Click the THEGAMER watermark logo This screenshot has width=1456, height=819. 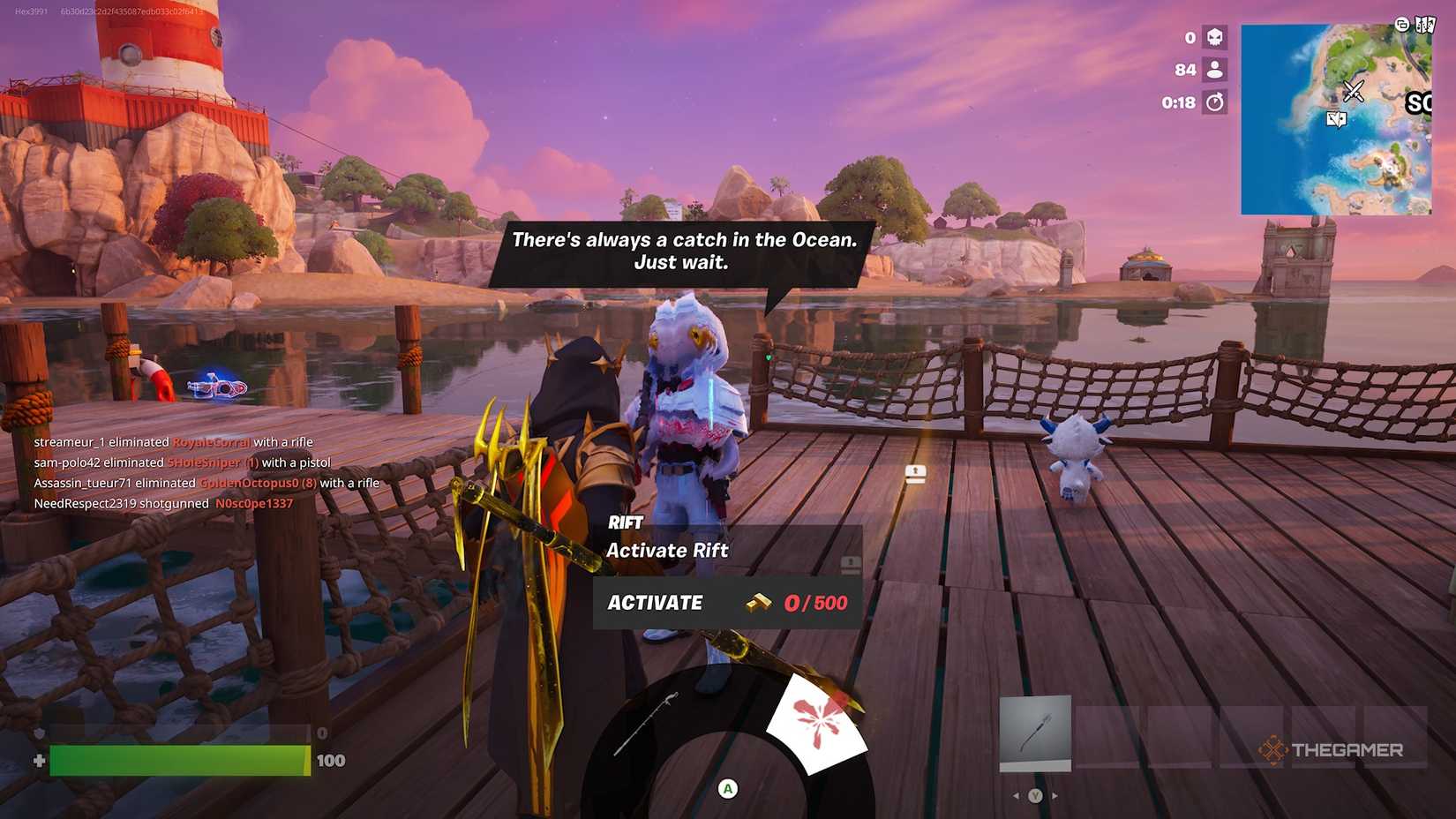click(1332, 749)
